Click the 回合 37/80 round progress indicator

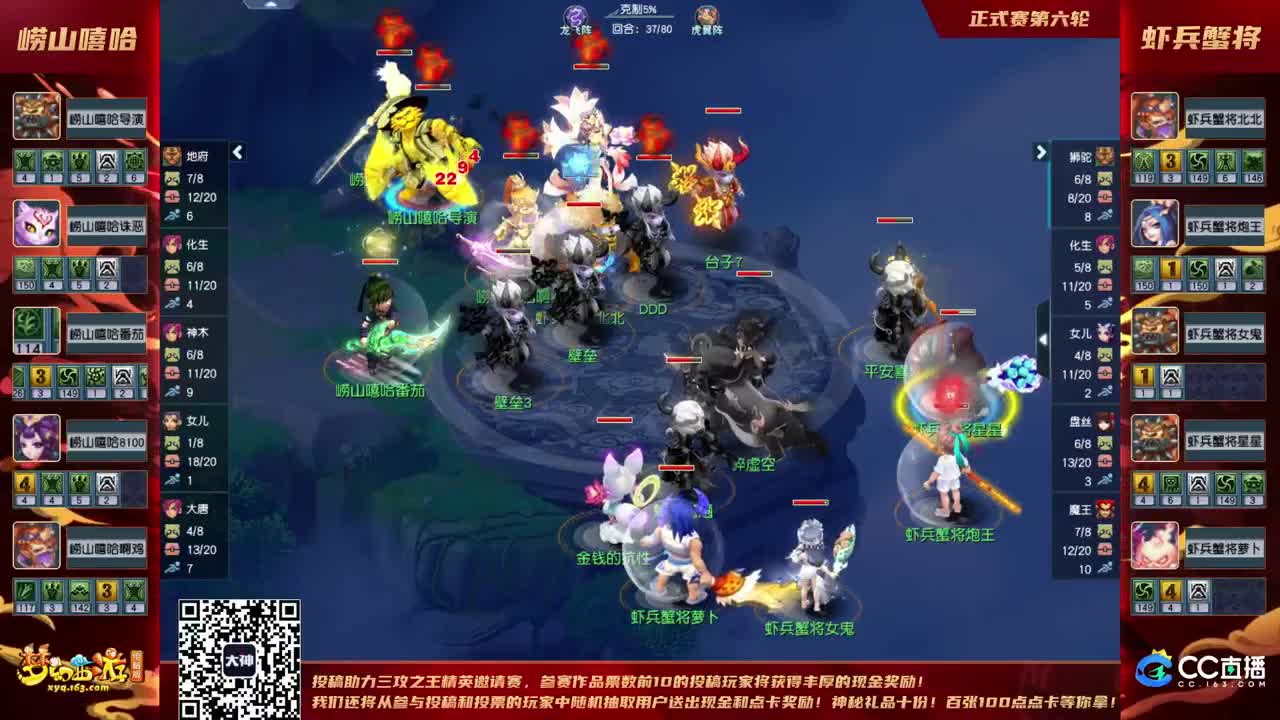tap(642, 28)
